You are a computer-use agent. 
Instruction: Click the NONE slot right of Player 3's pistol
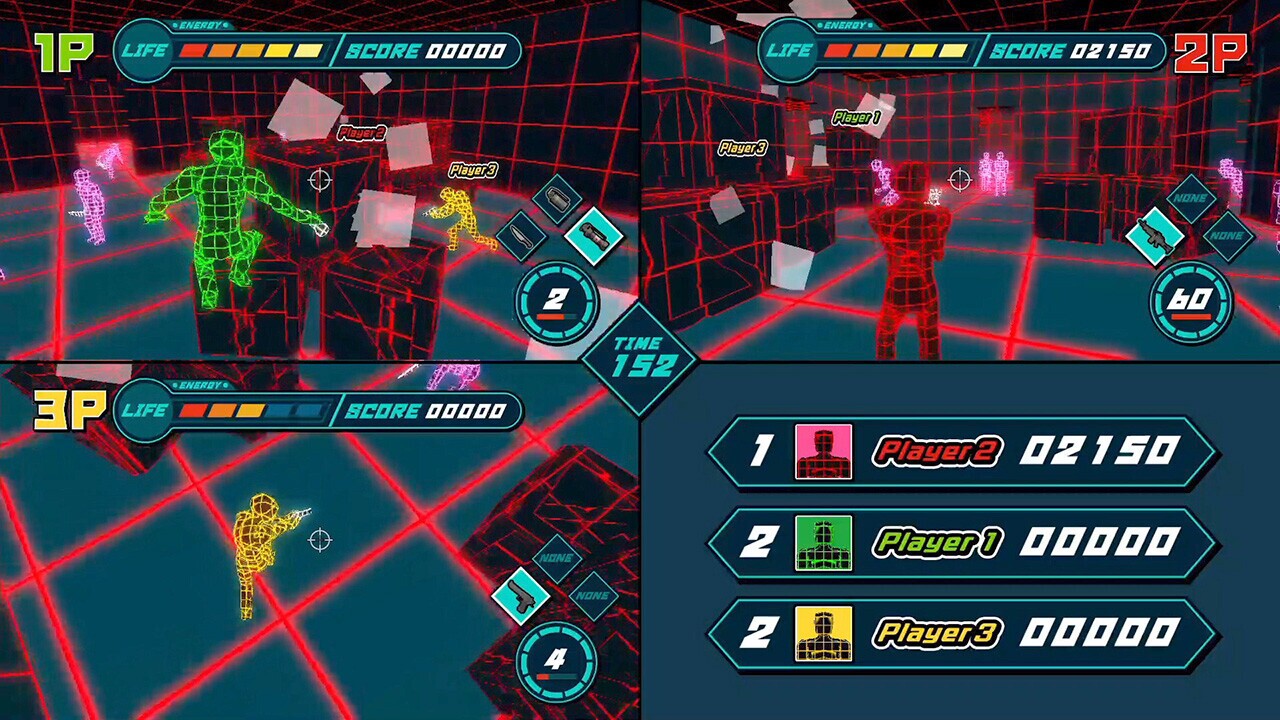click(593, 596)
